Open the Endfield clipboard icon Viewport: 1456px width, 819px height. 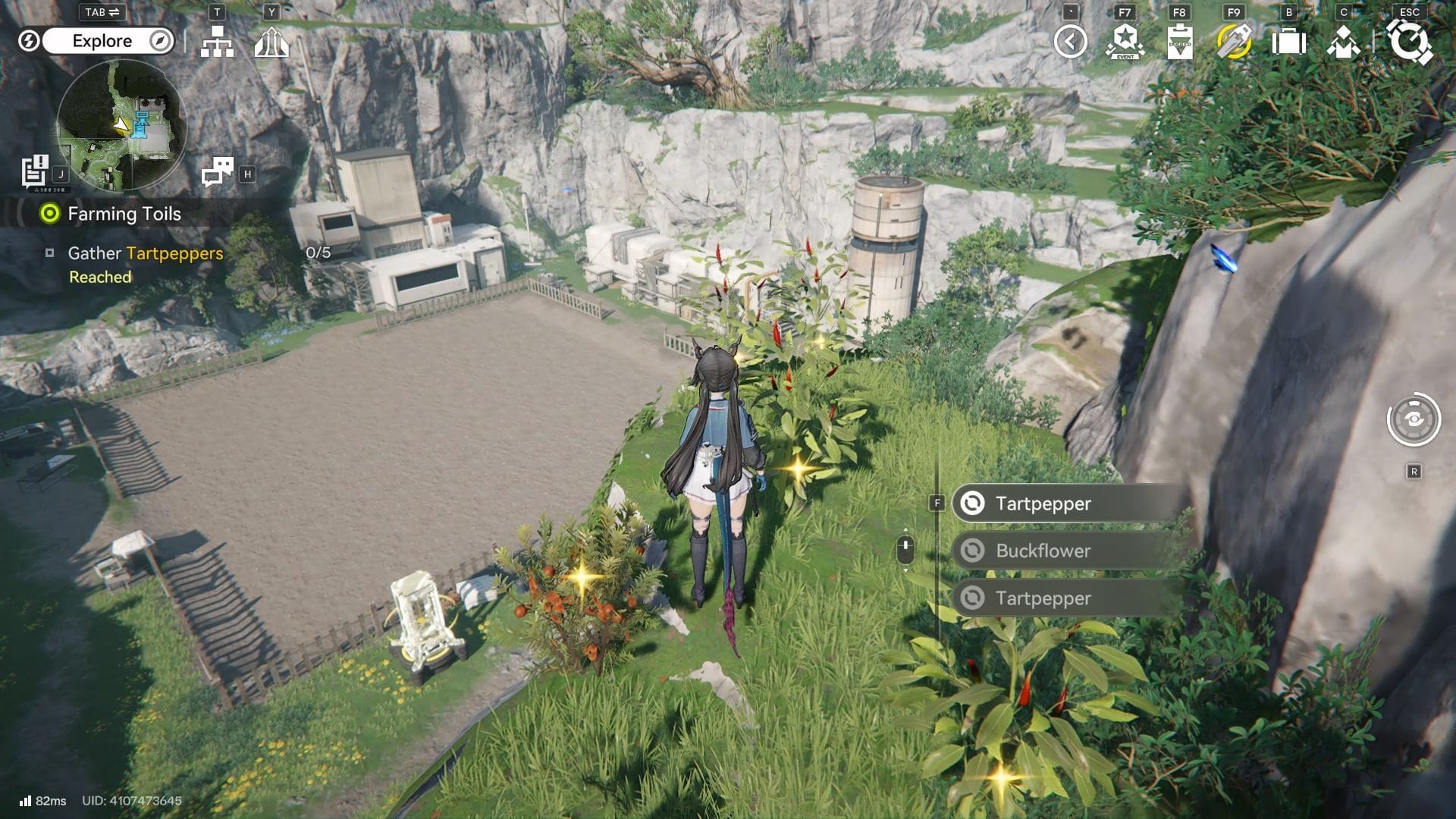pos(1179,42)
